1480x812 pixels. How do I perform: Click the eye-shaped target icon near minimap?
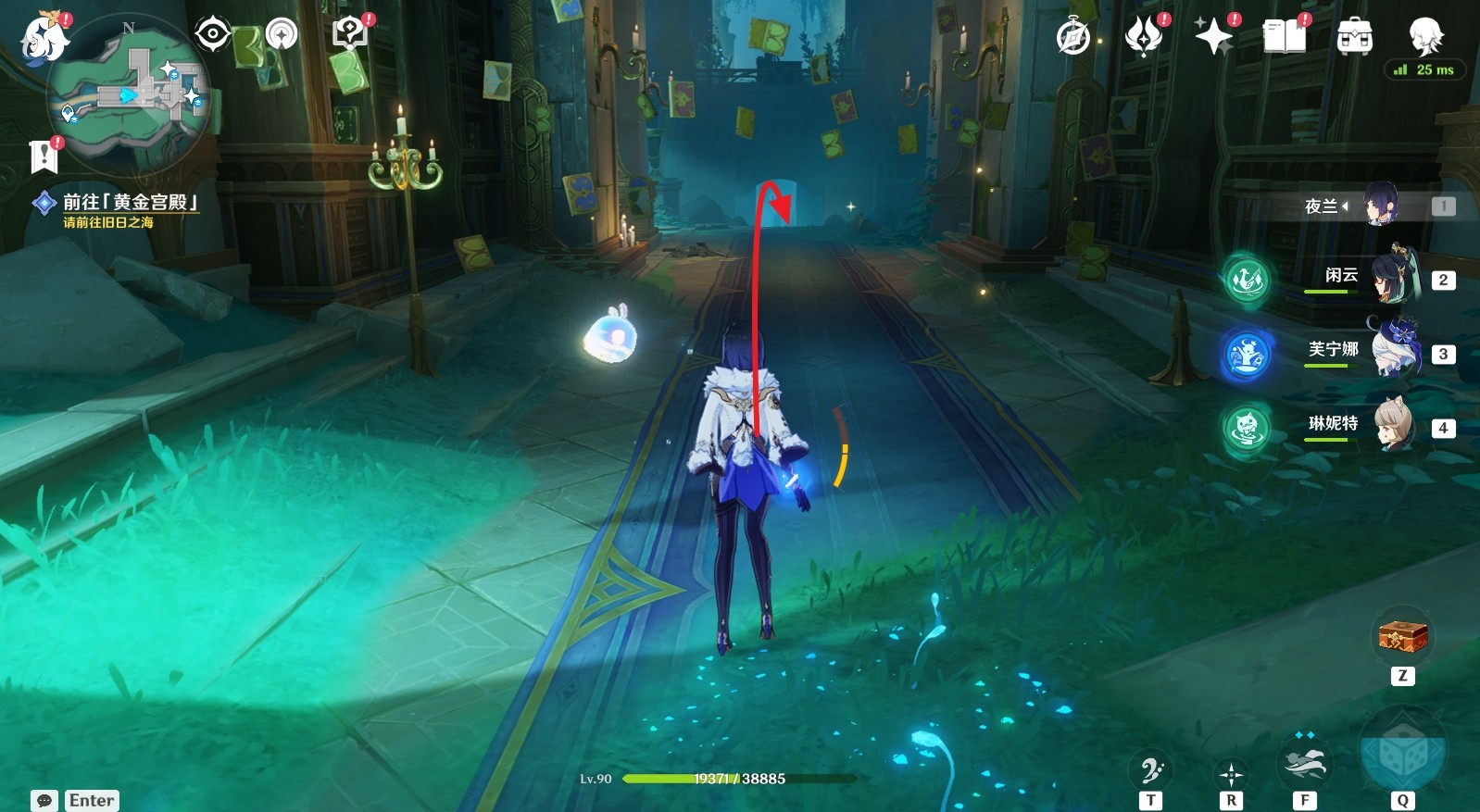212,35
